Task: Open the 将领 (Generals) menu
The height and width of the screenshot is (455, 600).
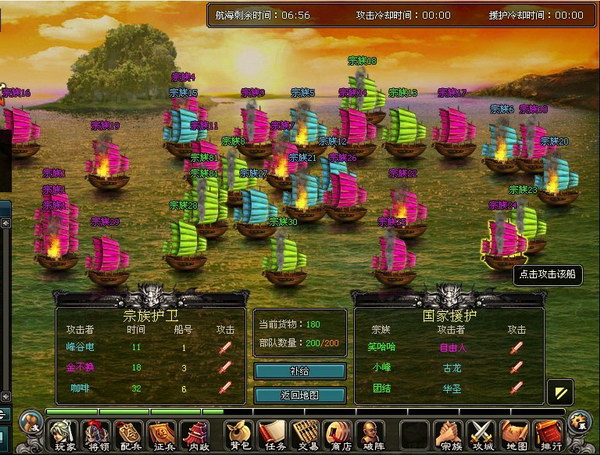Action: pyautogui.click(x=97, y=434)
